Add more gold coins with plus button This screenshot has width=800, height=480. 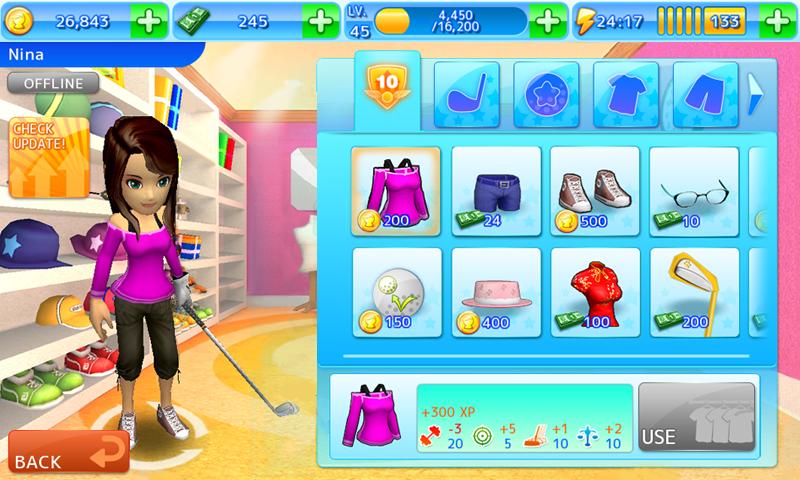(147, 20)
